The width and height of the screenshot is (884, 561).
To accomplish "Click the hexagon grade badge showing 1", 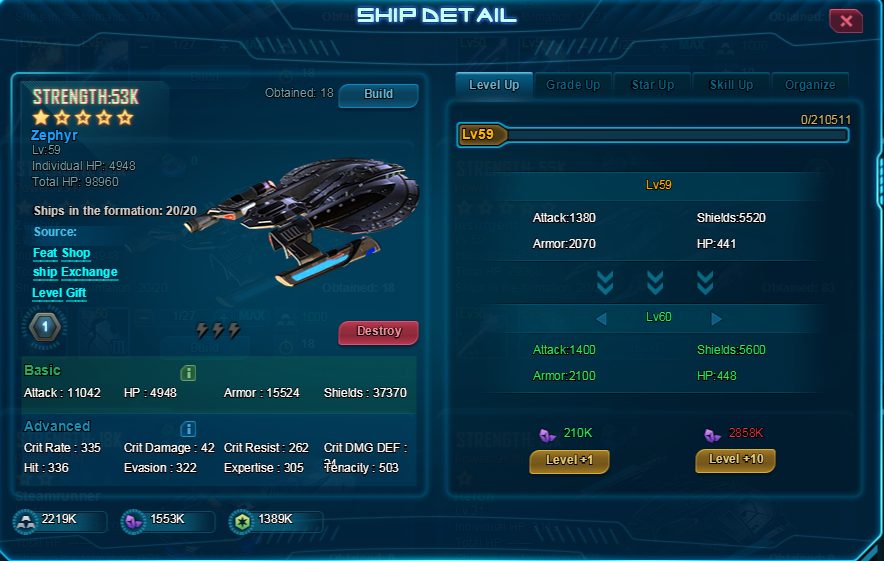I will click(44, 327).
